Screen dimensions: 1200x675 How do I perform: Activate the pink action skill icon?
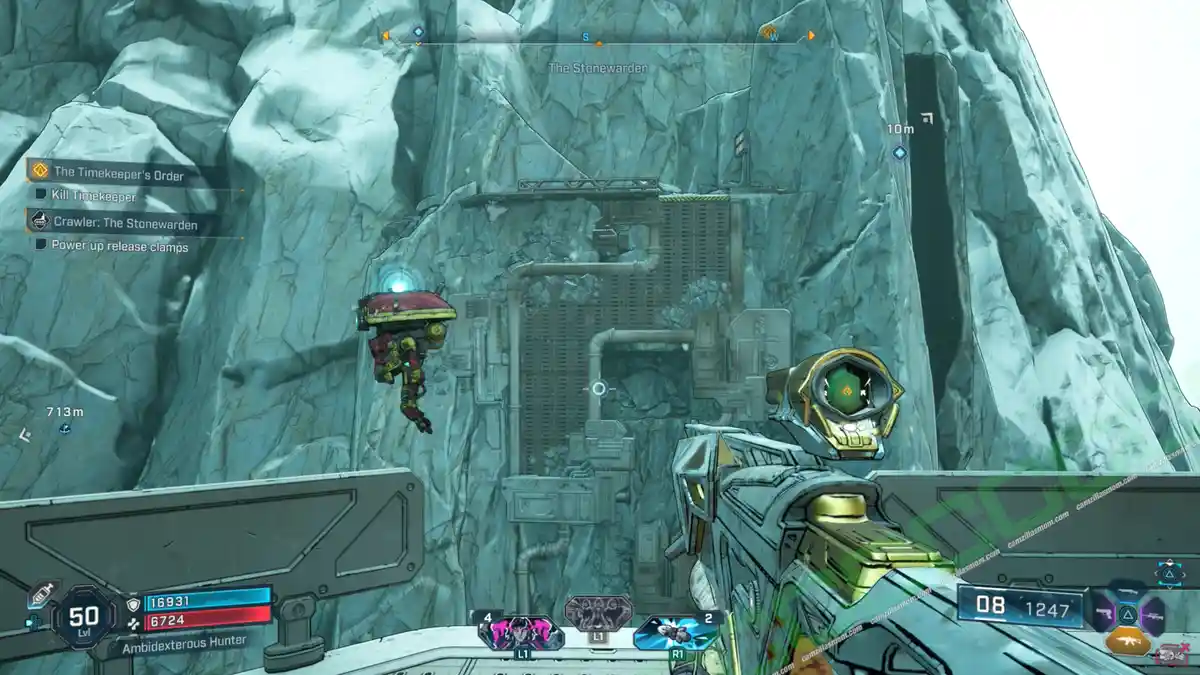pos(521,632)
